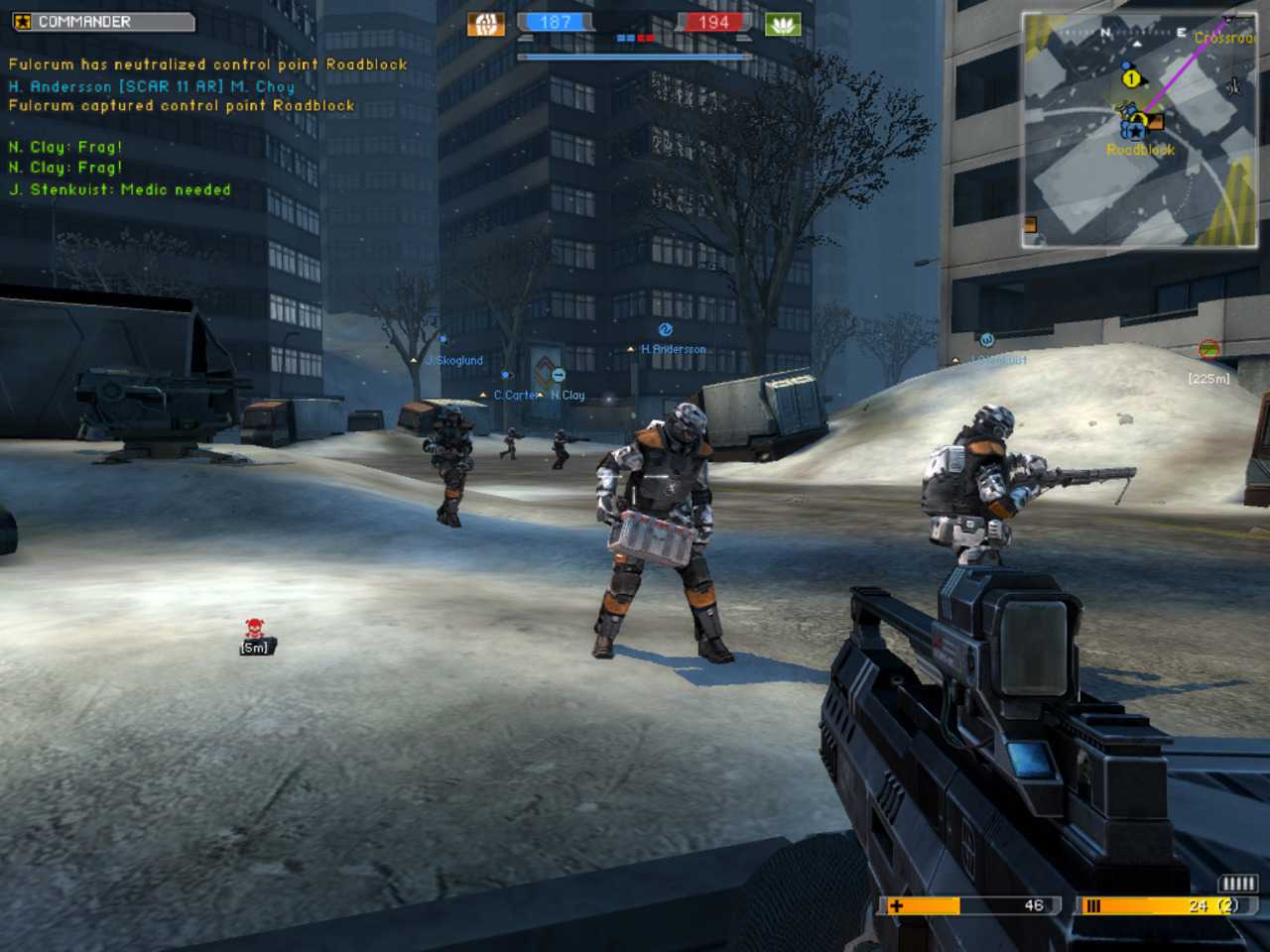1270x952 pixels.
Task: Click the red skull kill marker
Action: click(x=255, y=628)
